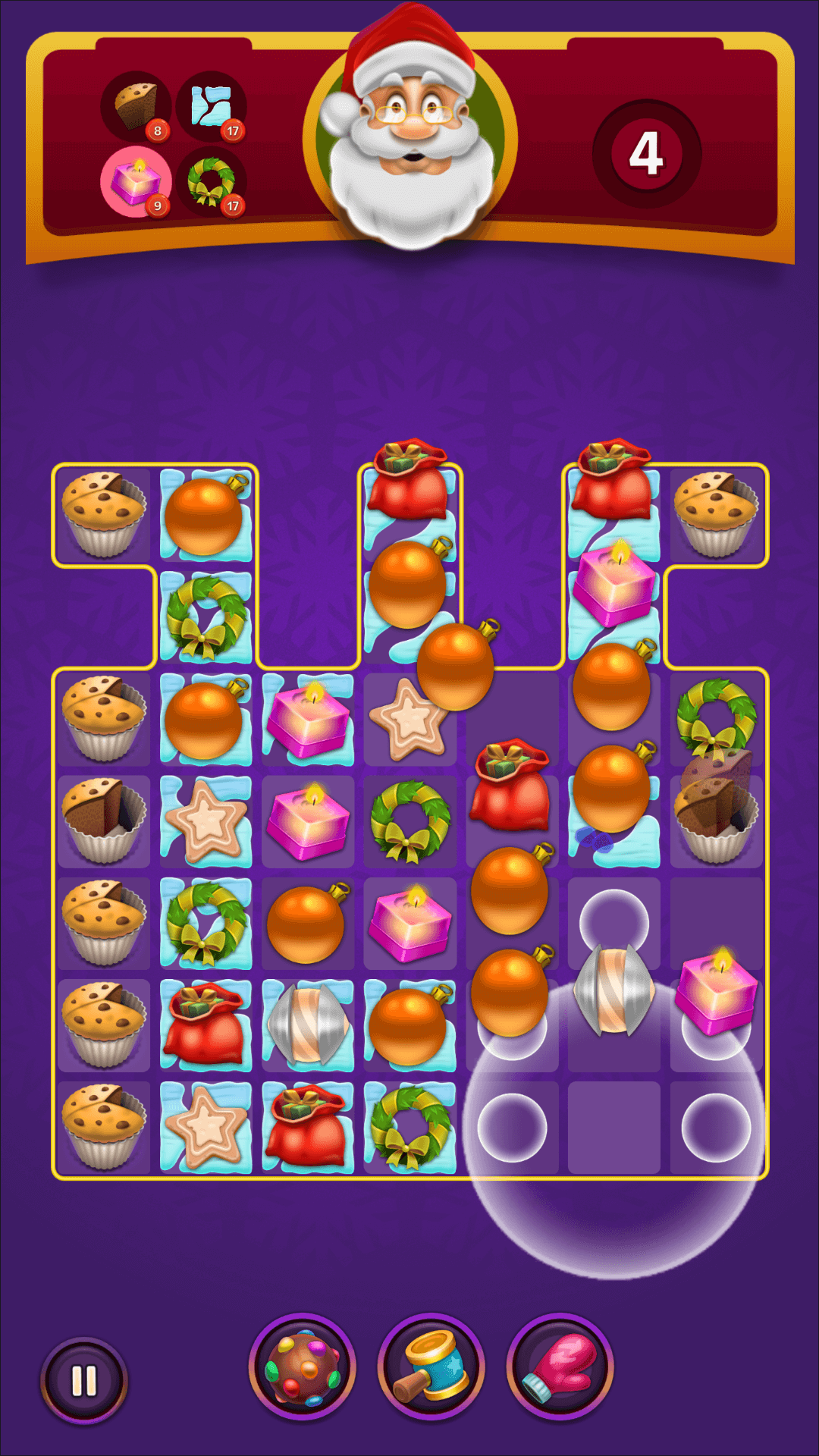The height and width of the screenshot is (1456, 819).
Task: Select the highlighted pink candle goal
Action: (x=136, y=182)
